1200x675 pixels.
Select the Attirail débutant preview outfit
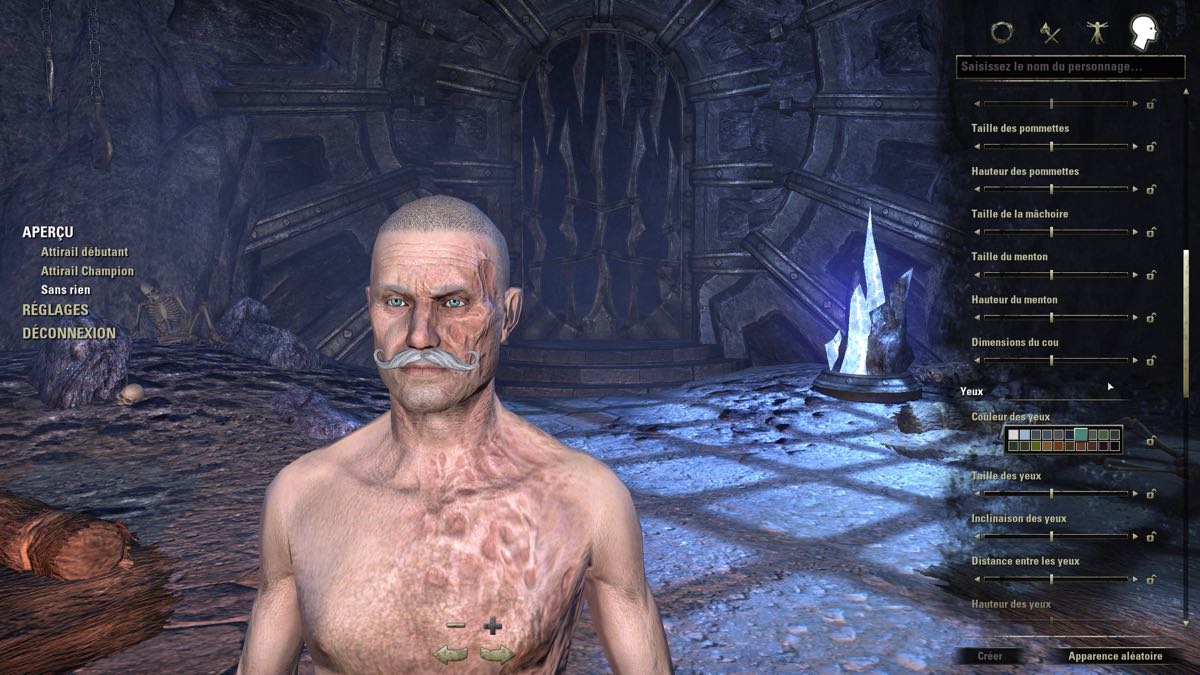[85, 252]
